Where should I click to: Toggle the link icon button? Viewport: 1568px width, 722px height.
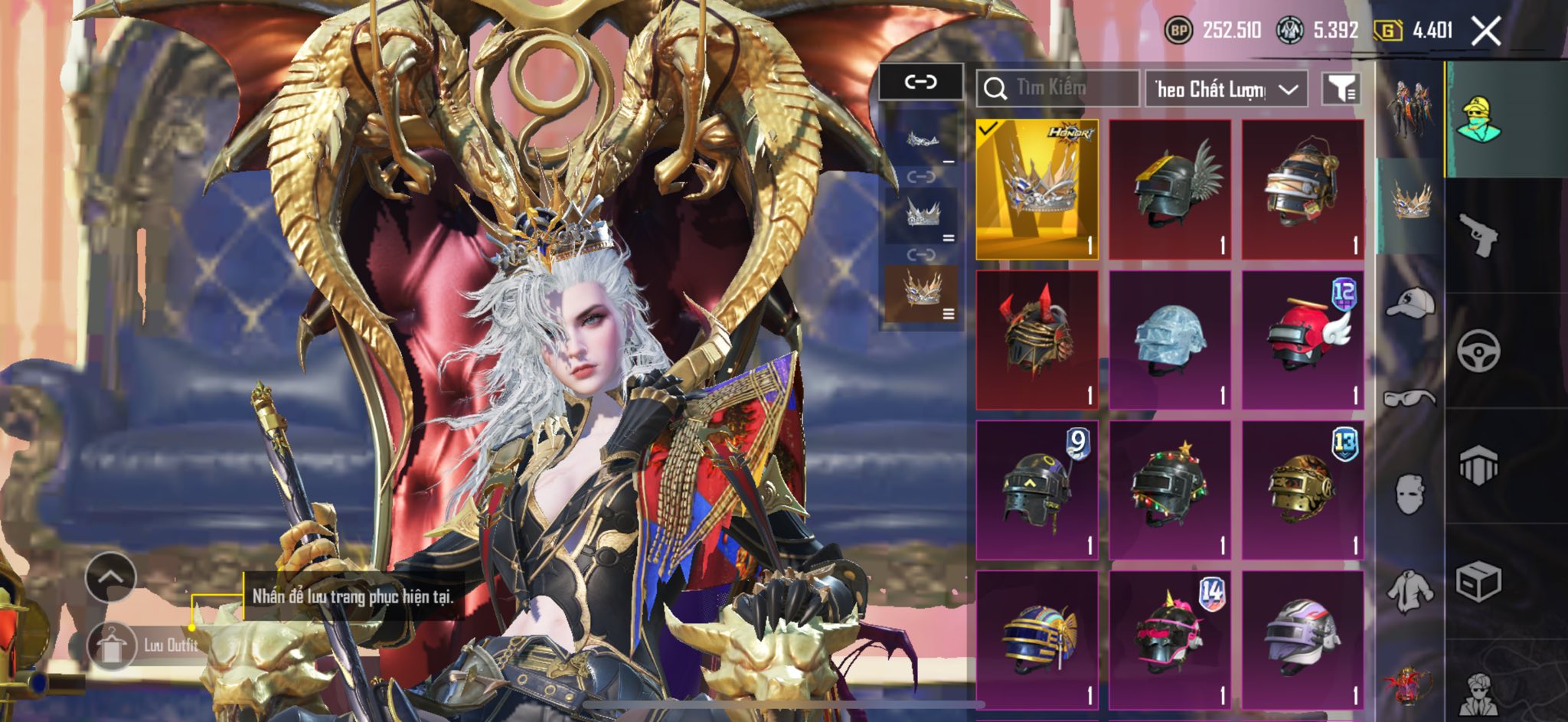coord(920,82)
